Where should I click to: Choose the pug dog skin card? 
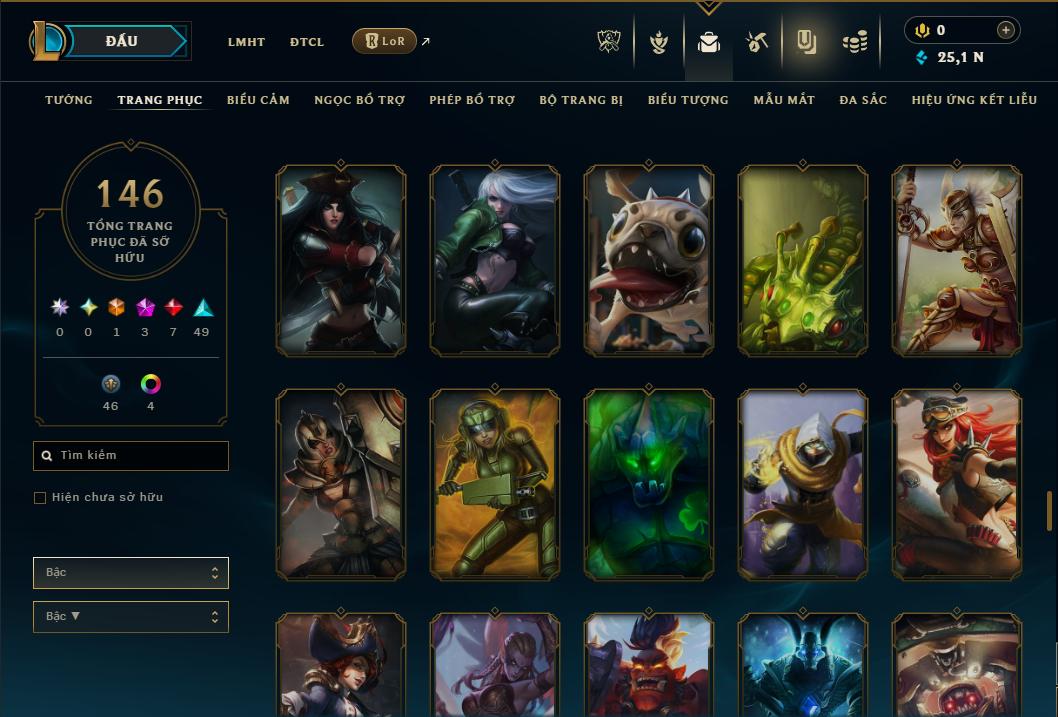(649, 261)
